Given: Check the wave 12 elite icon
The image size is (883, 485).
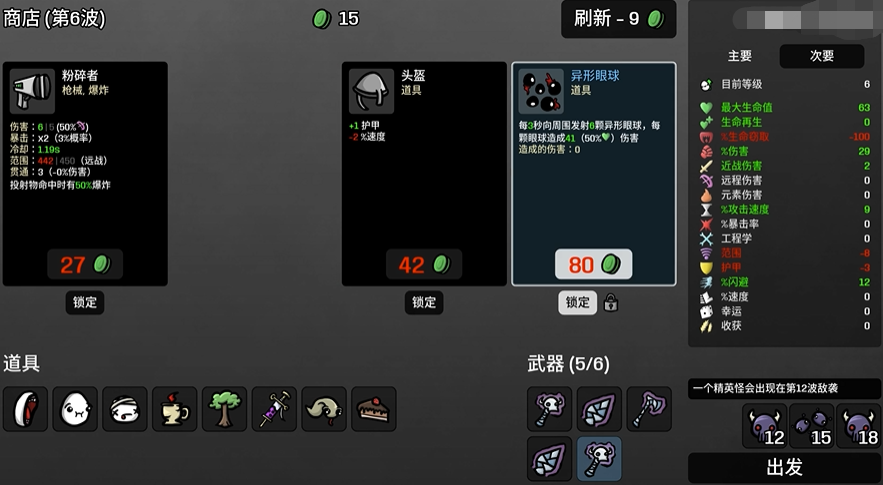Looking at the screenshot, I should [x=765, y=427].
